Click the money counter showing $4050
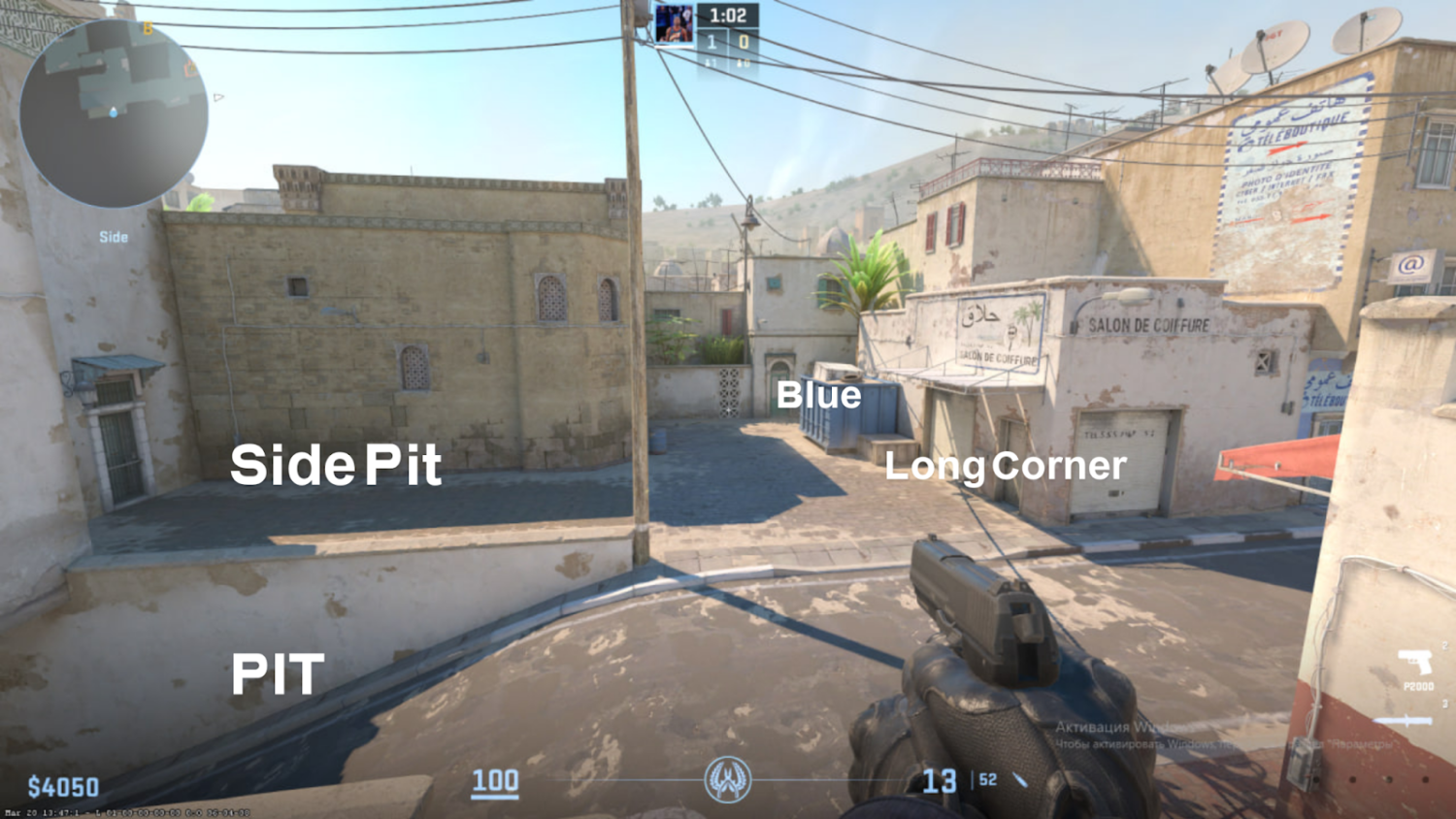The height and width of the screenshot is (819, 1456). [x=64, y=784]
